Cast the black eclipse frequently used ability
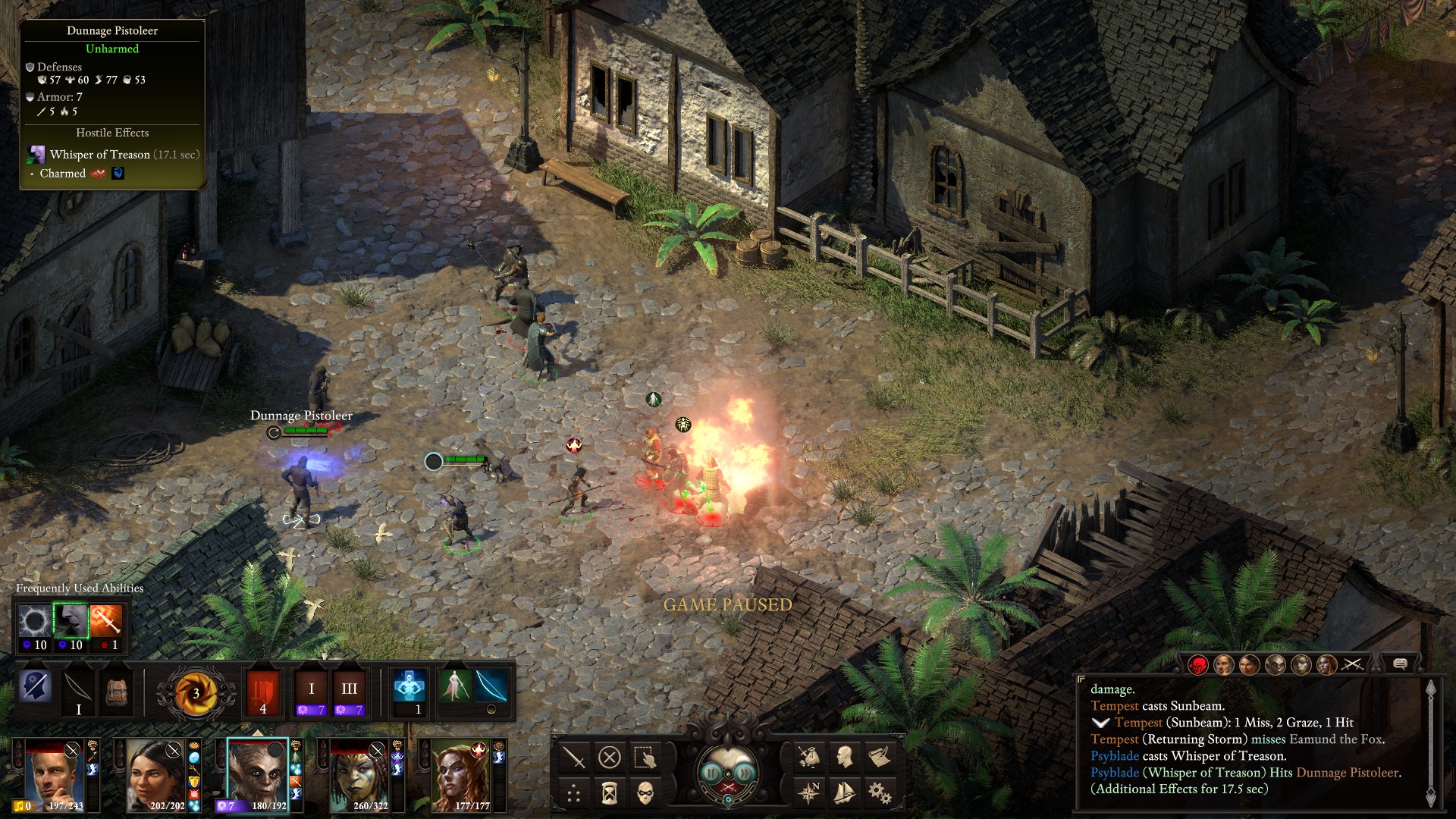The image size is (1456, 819). 34,622
